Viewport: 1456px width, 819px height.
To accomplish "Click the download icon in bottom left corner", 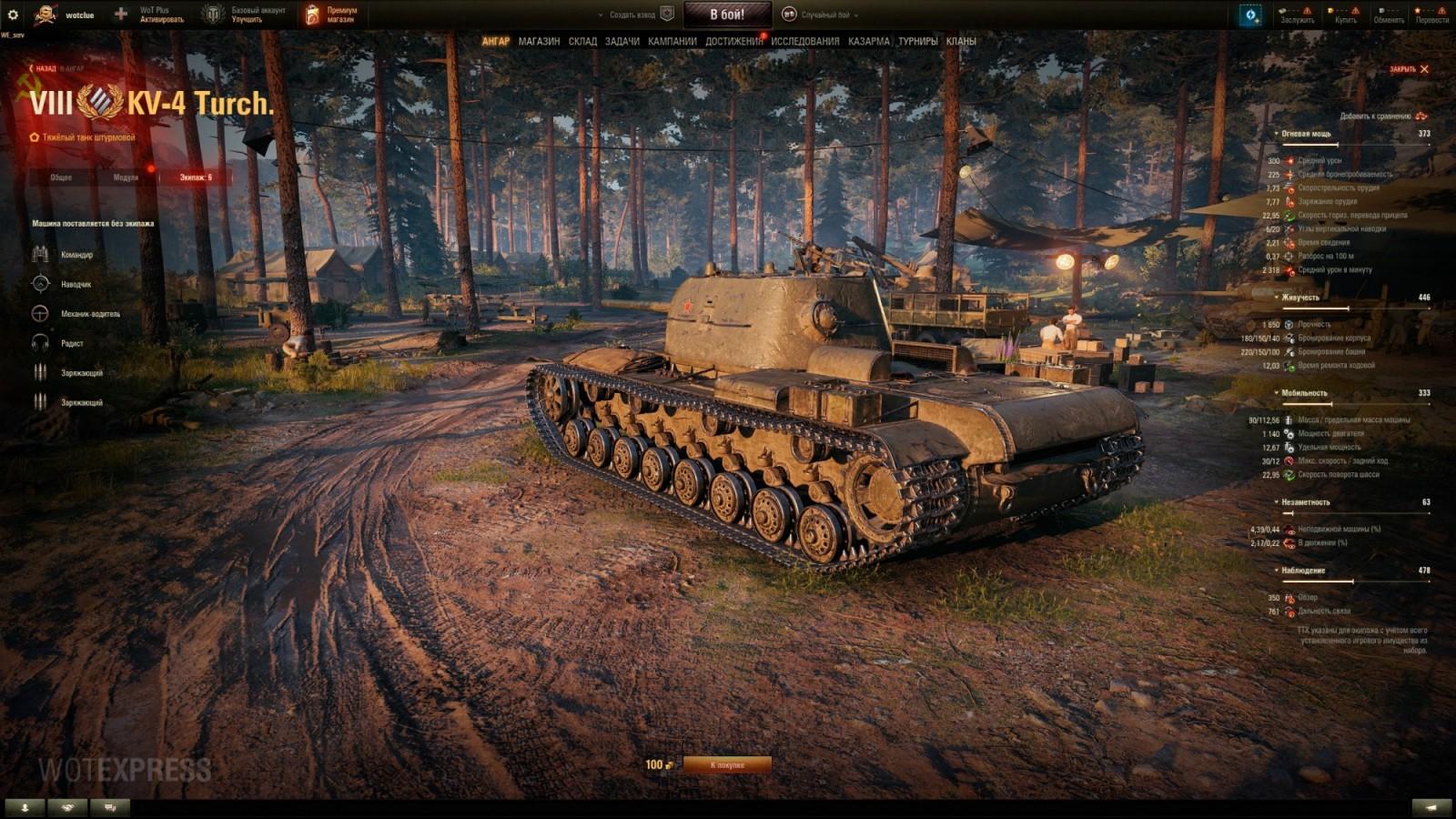I will click(x=25, y=806).
